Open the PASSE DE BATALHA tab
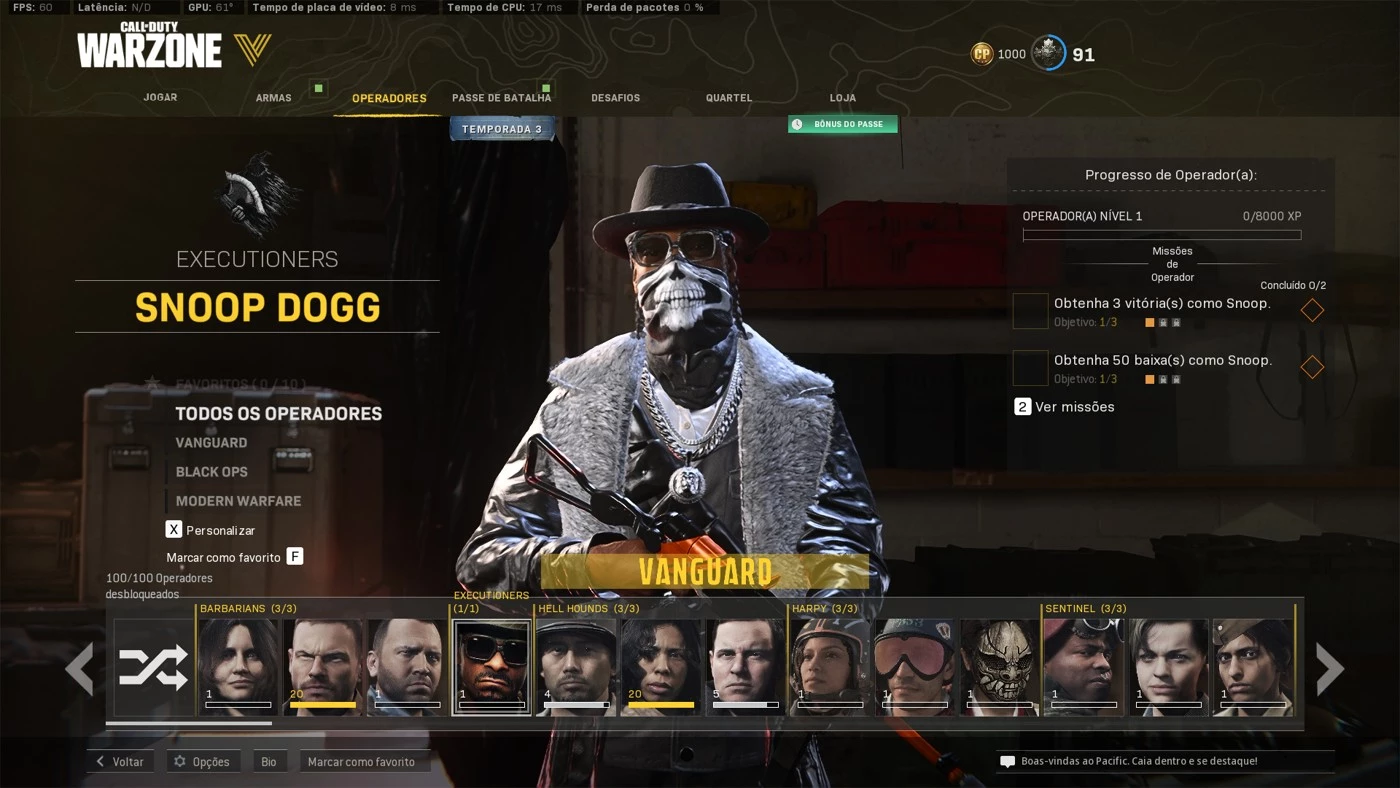The height and width of the screenshot is (788, 1400). tap(501, 97)
